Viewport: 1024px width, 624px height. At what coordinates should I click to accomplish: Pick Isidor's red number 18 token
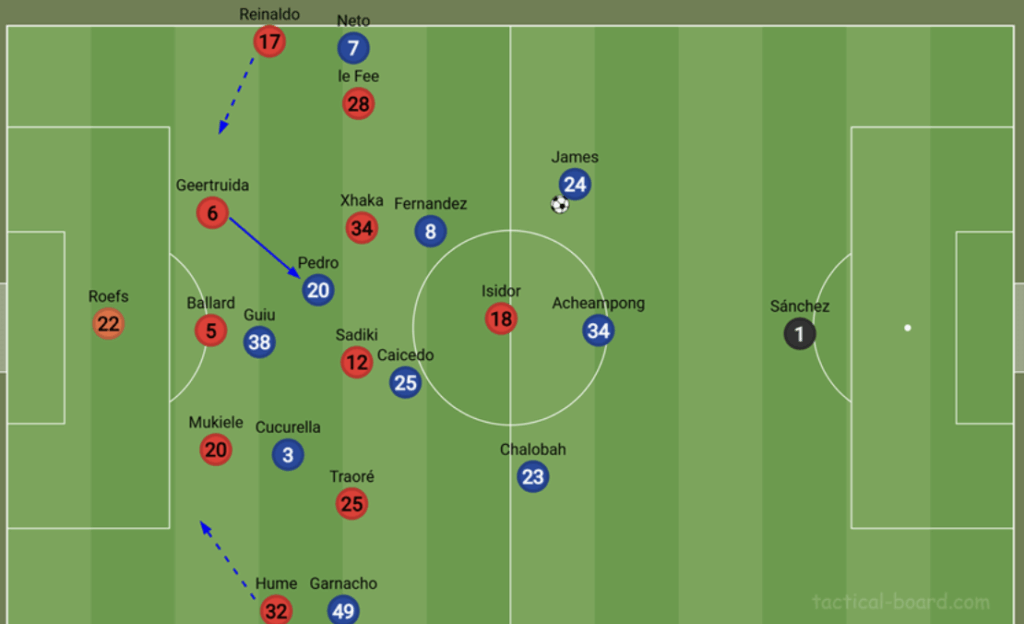(x=501, y=319)
